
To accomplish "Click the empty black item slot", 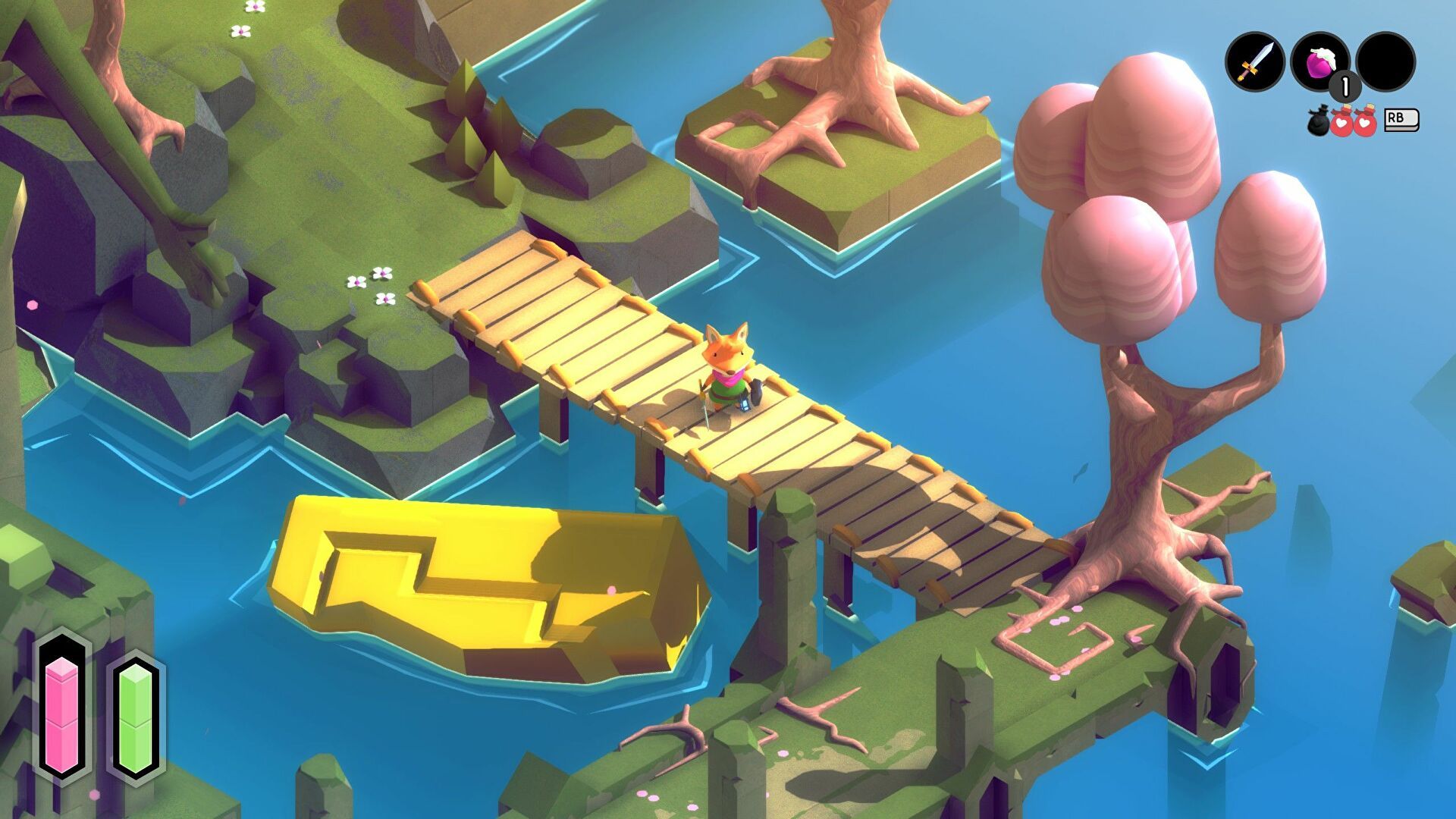I will coord(1385,62).
